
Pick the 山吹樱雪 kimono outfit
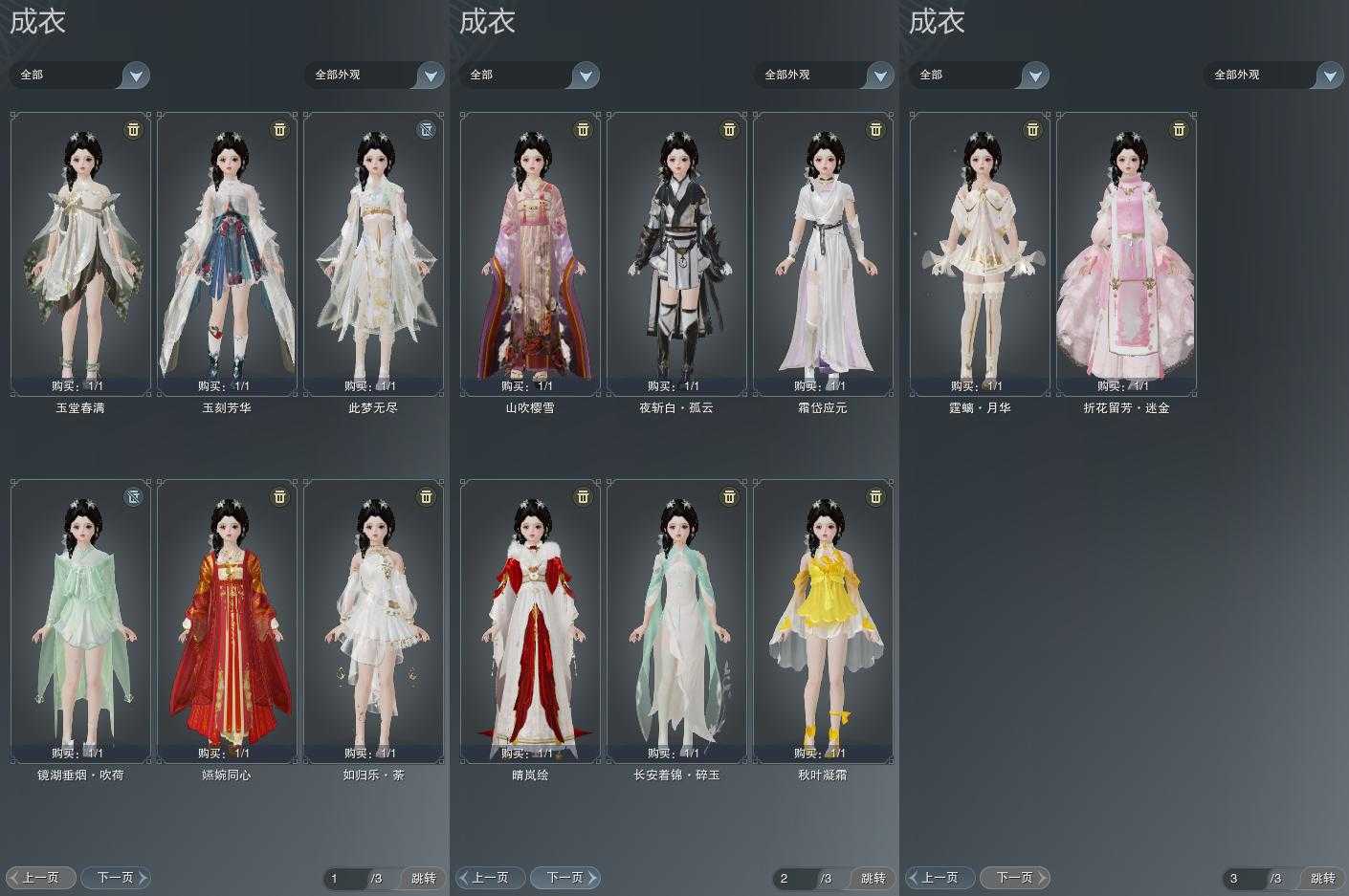530,253
